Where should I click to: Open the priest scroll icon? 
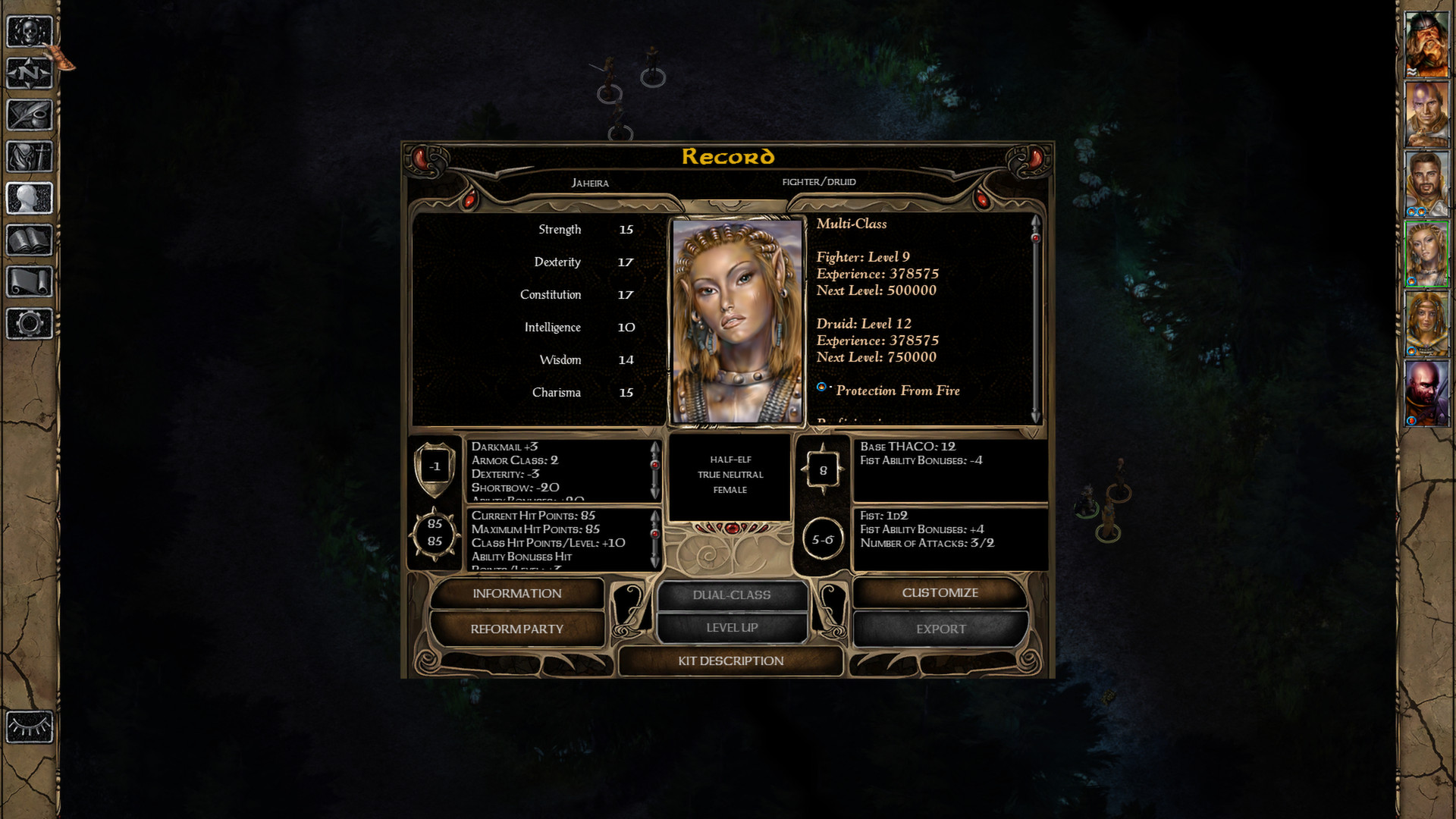tap(29, 282)
